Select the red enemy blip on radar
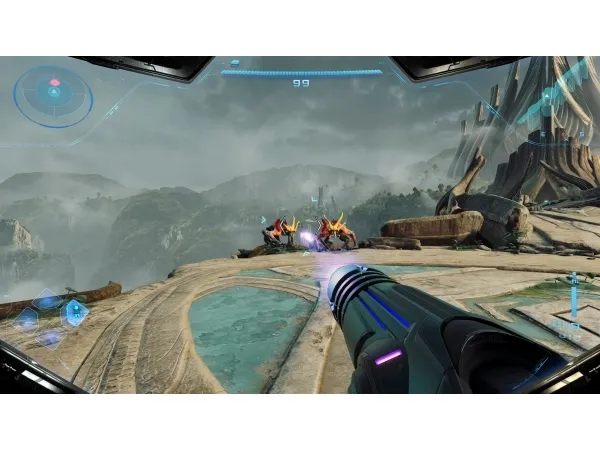Screen dimensions: 600x450 tap(55, 82)
